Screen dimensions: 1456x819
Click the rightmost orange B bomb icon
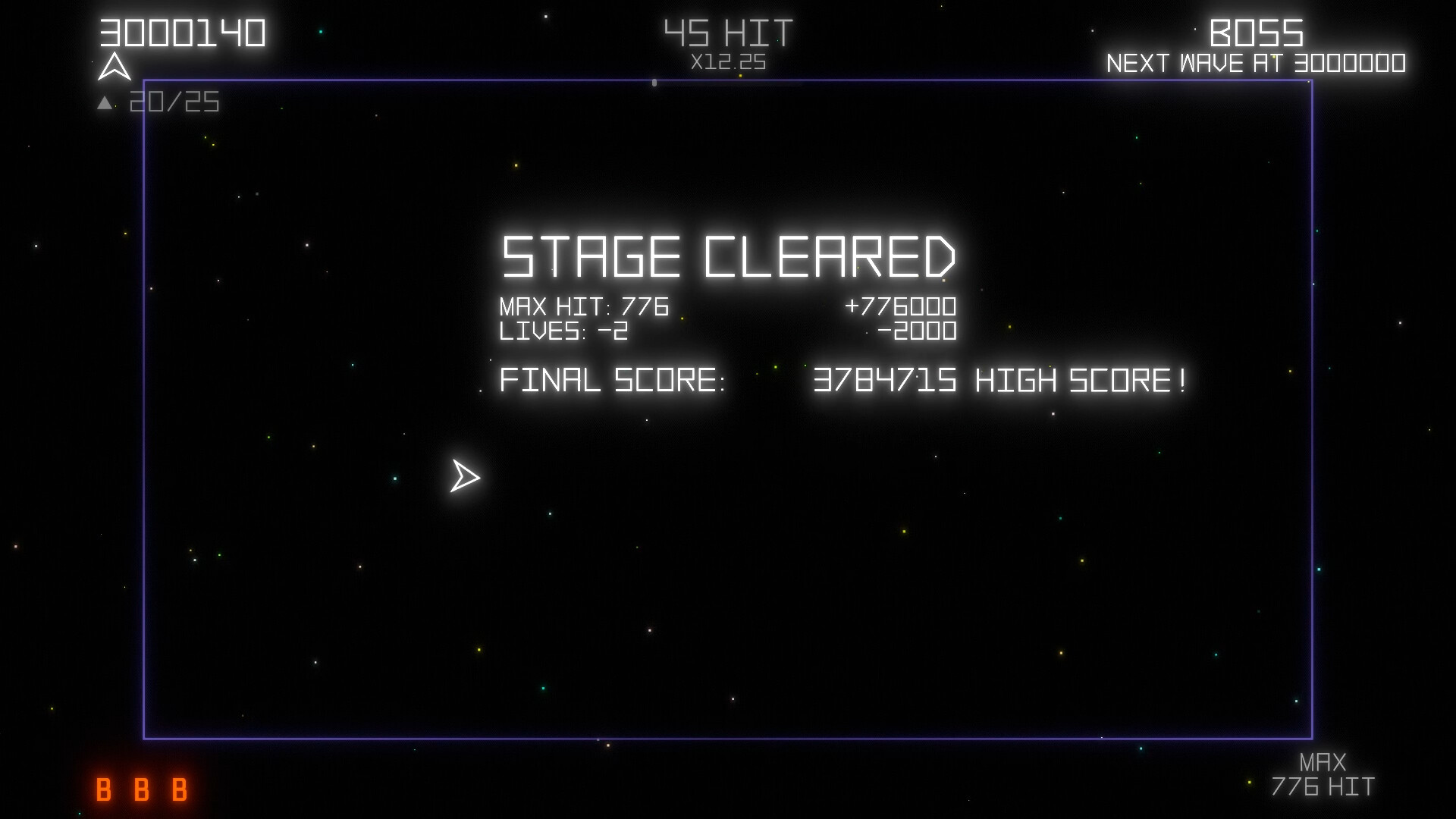[x=179, y=791]
